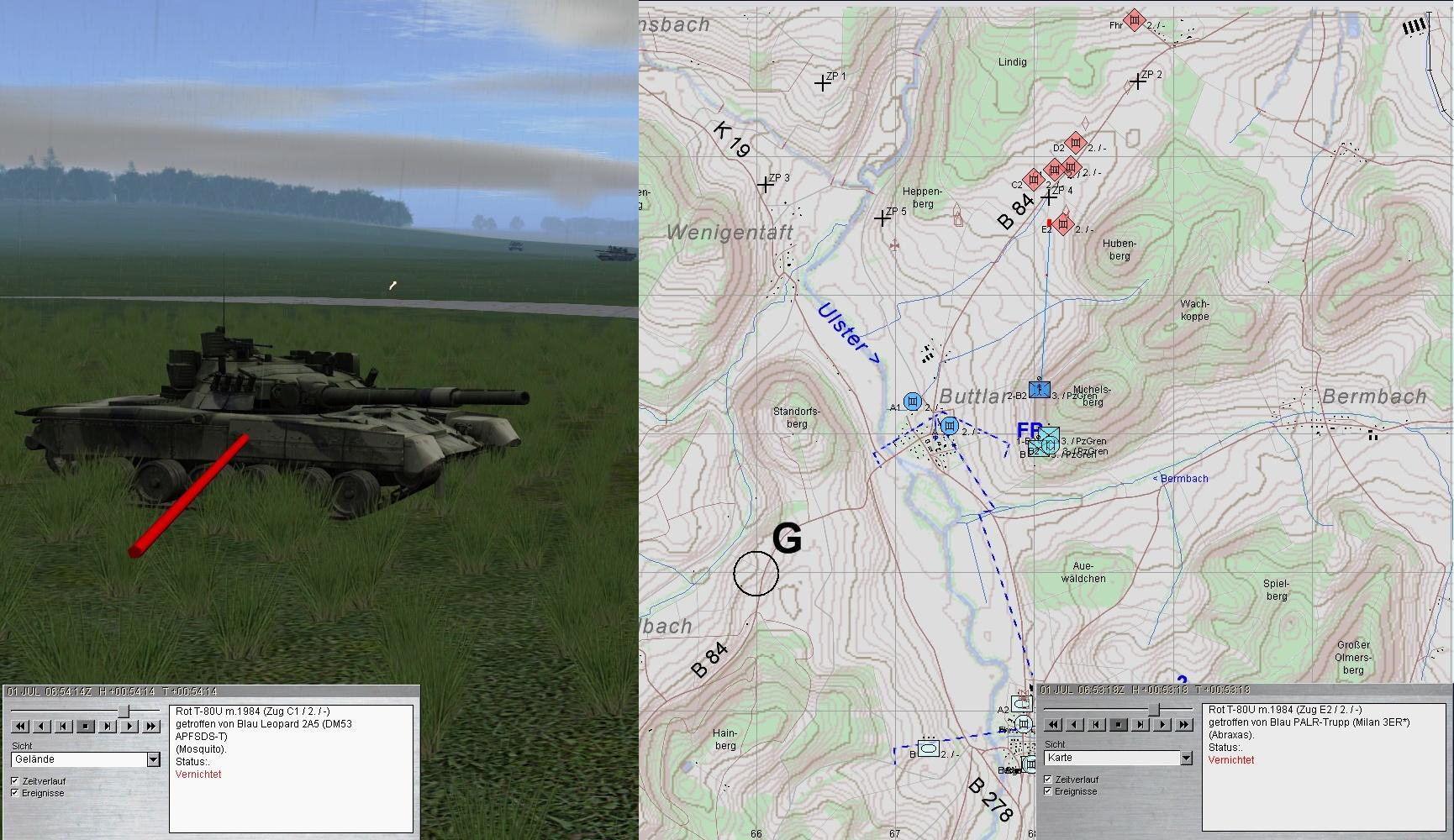Click the timeline slider handle in Gelände panel
This screenshot has height=840, width=1454.
[x=124, y=711]
